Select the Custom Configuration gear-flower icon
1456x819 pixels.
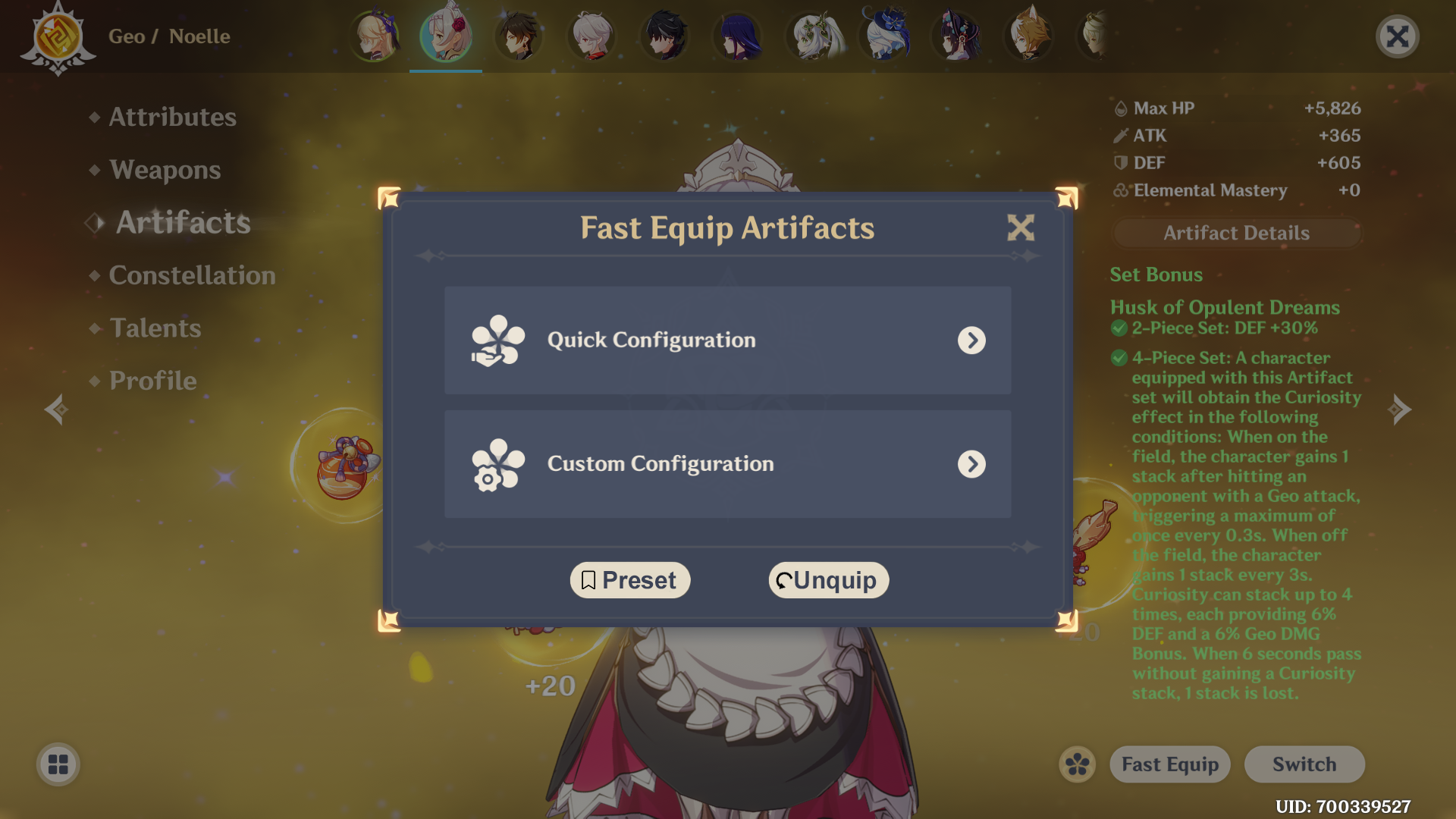497,464
